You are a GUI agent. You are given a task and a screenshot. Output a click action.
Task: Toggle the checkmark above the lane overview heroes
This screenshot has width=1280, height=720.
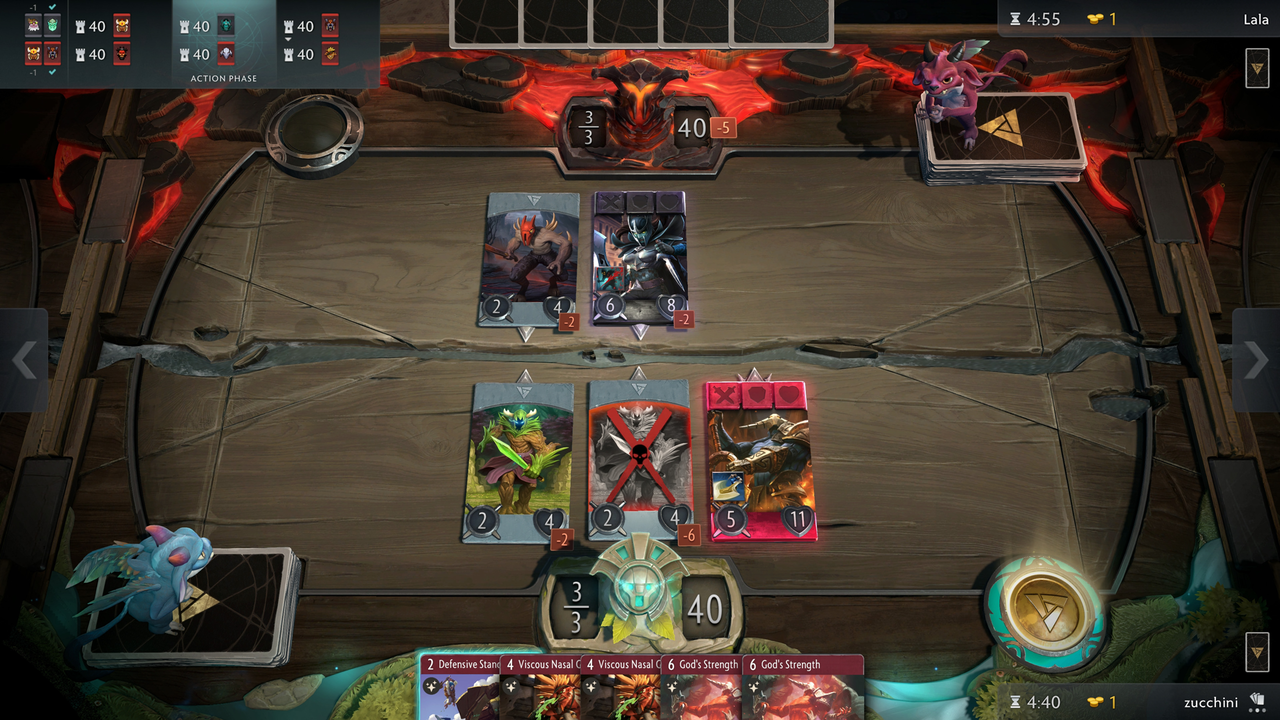coord(50,6)
